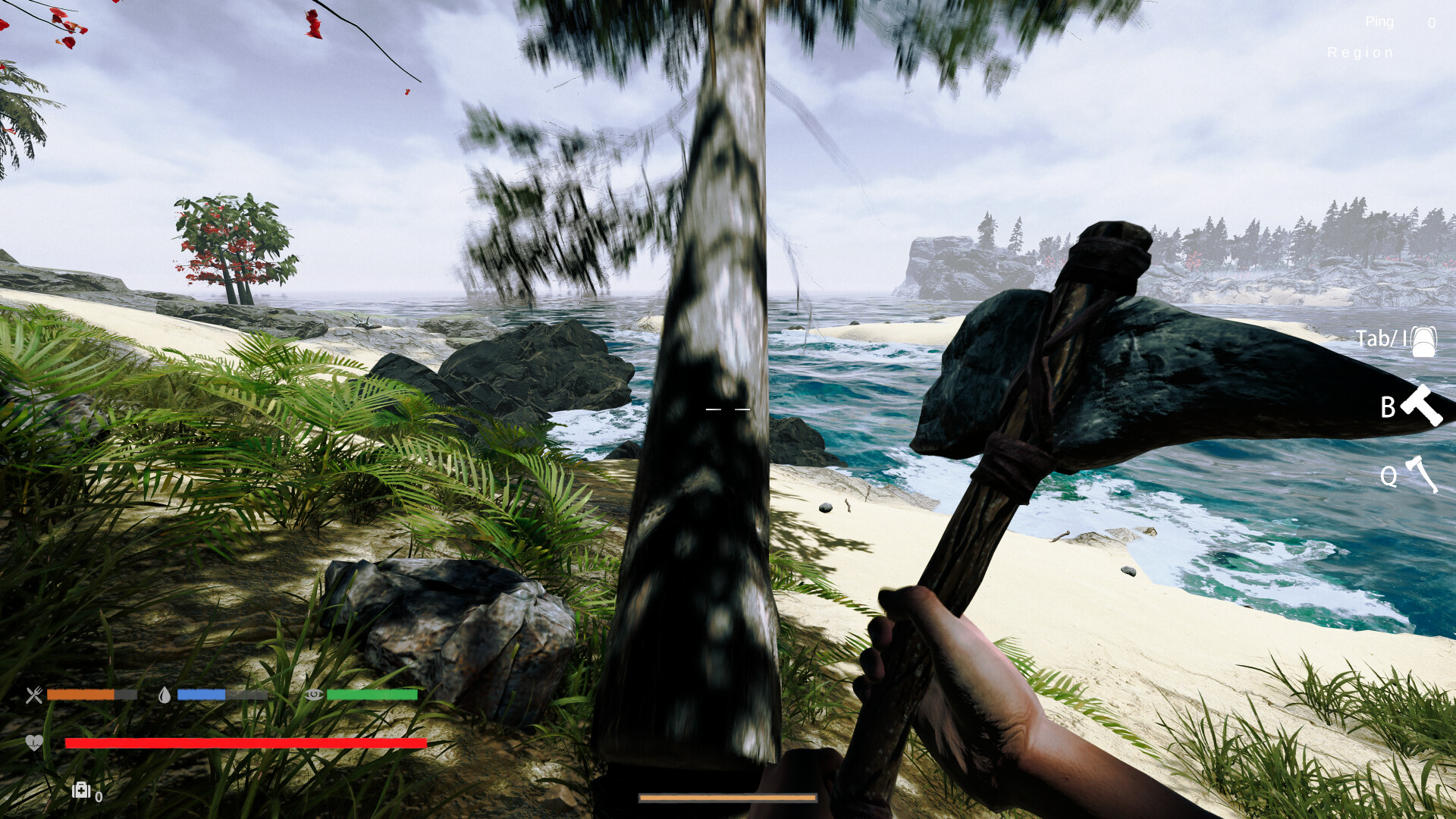Click the Region label
The height and width of the screenshot is (819, 1456).
(x=1360, y=52)
